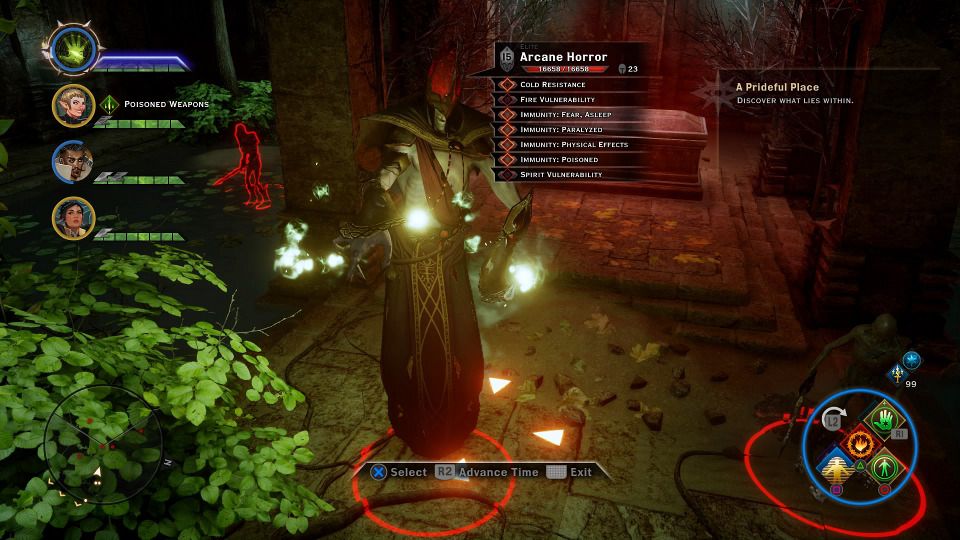Image resolution: width=960 pixels, height=540 pixels.
Task: Click the Poisoned Weapons status icon
Action: pos(110,104)
